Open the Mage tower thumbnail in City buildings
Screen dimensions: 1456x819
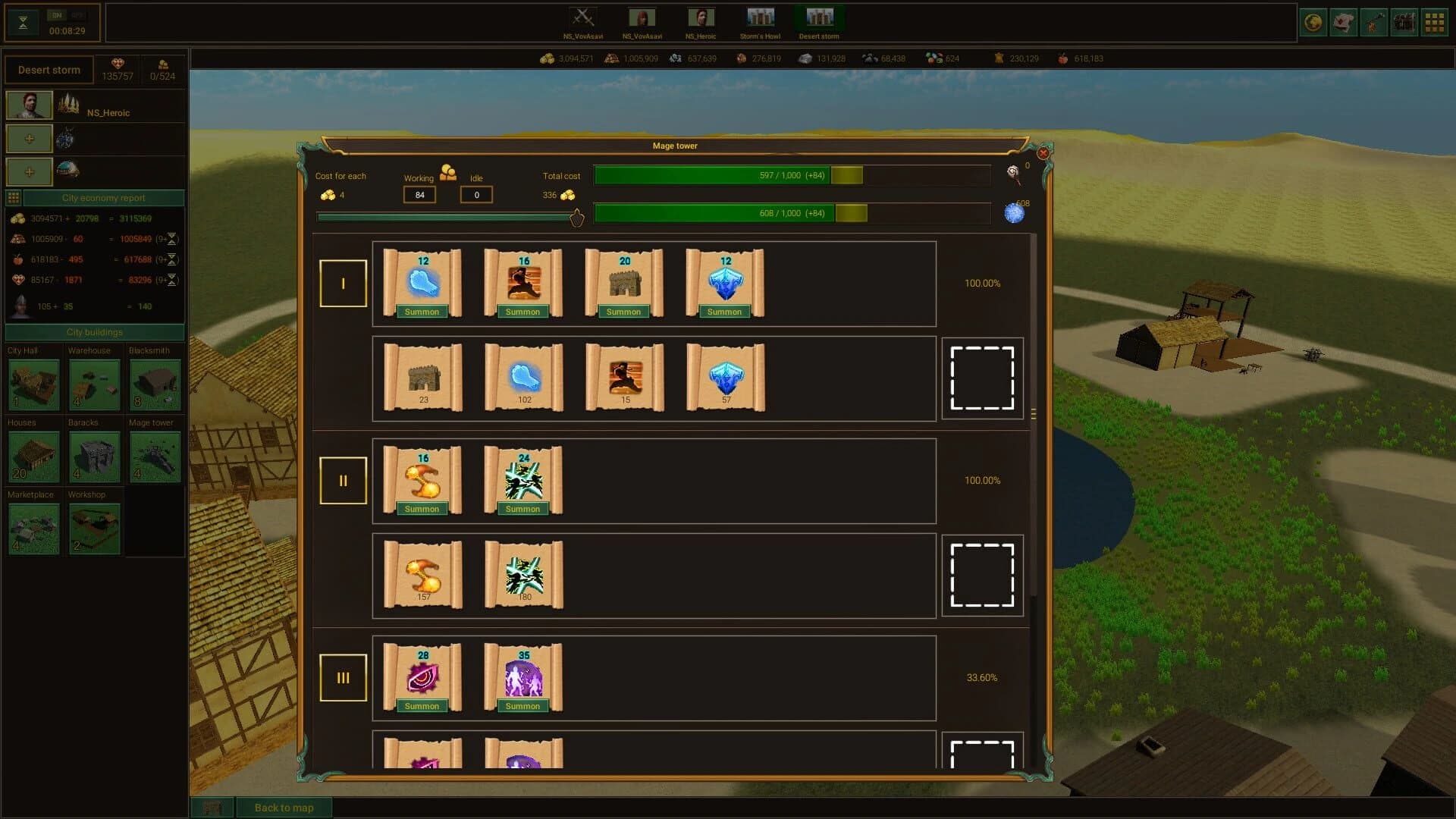[x=155, y=457]
